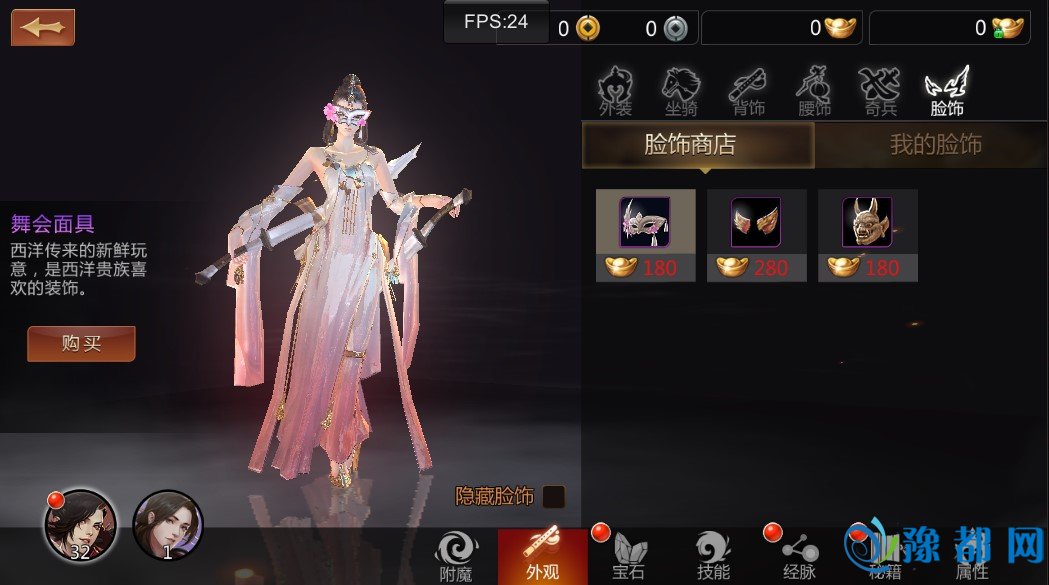Select the 背饰 back accessory category

[x=748, y=92]
